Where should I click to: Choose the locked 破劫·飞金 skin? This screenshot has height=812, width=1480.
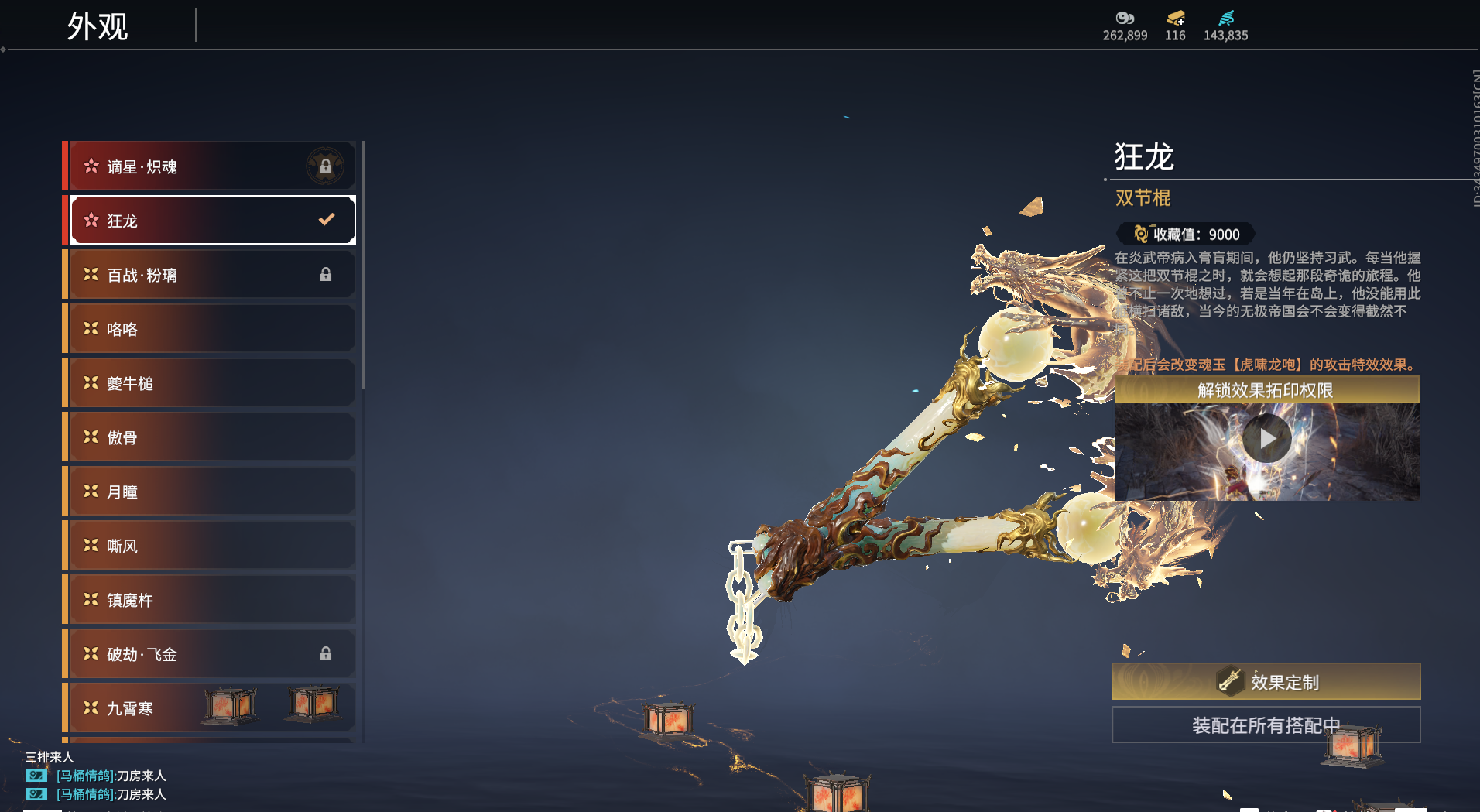pyautogui.click(x=211, y=654)
